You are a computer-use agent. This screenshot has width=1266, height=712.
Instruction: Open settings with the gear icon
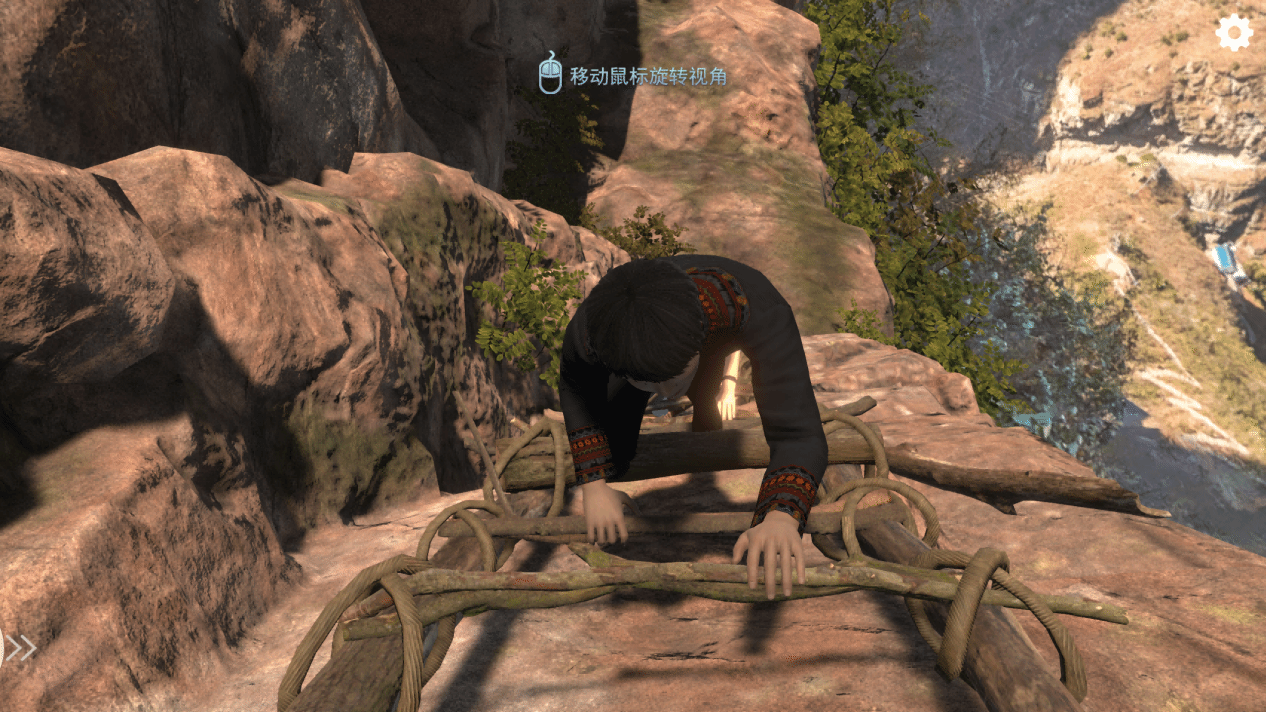pos(1233,33)
